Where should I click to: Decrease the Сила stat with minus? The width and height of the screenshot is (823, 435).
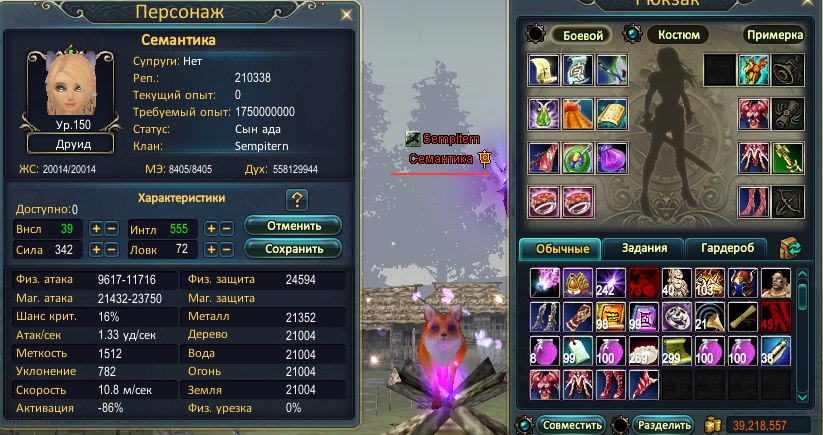click(112, 249)
